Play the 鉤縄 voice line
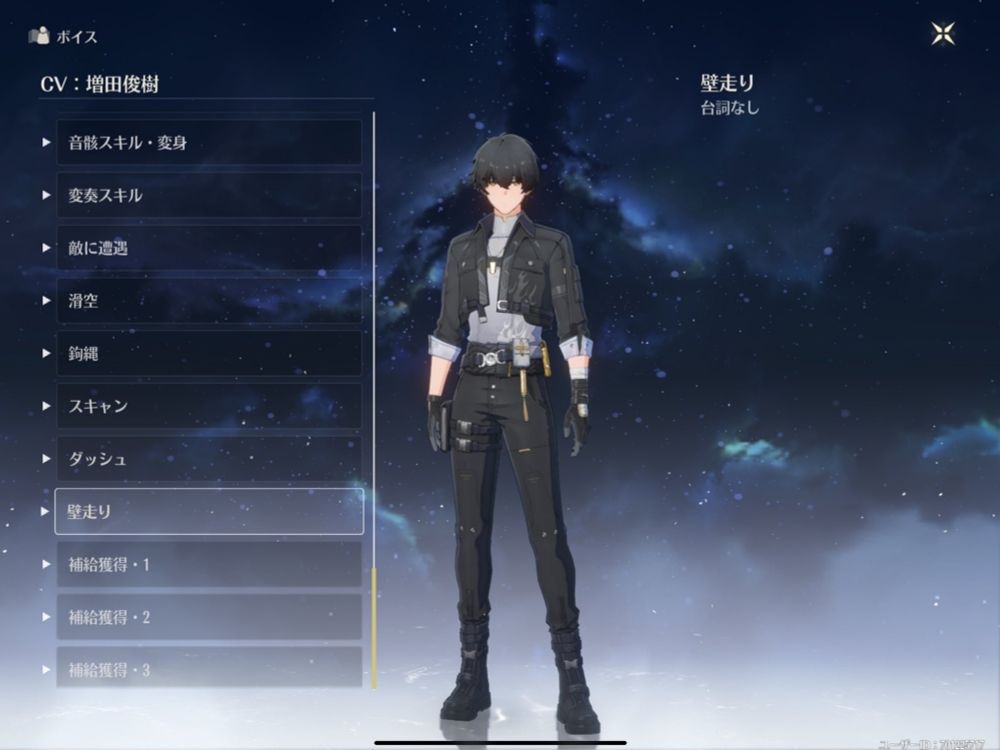This screenshot has height=750, width=1000. coord(208,354)
